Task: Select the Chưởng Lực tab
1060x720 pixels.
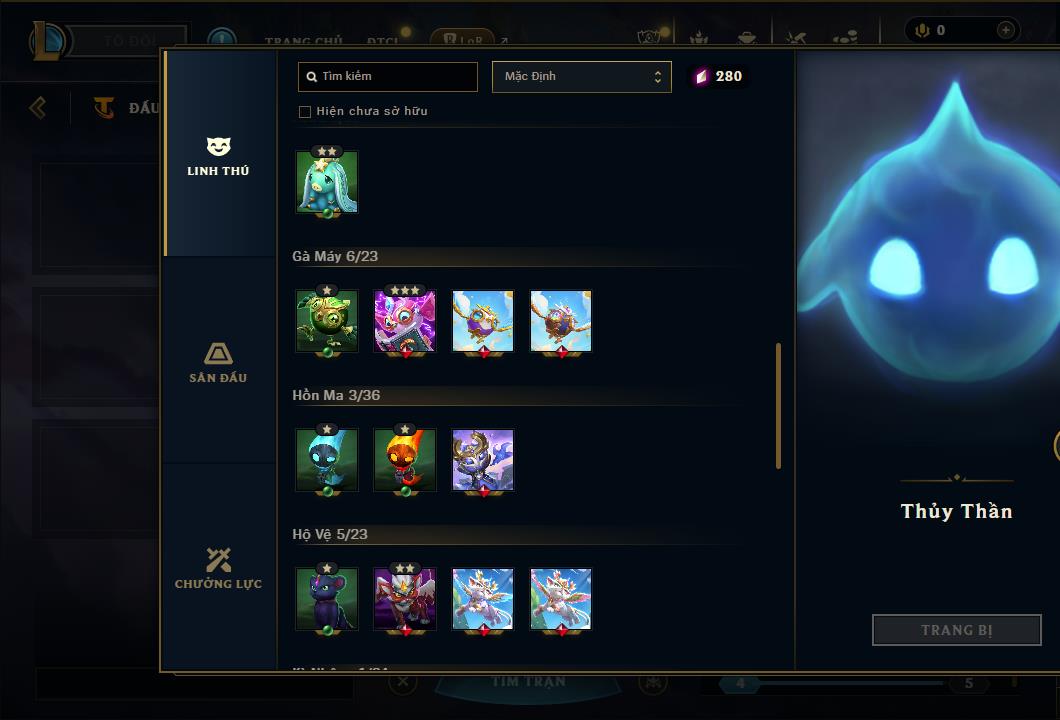Action: coord(218,568)
